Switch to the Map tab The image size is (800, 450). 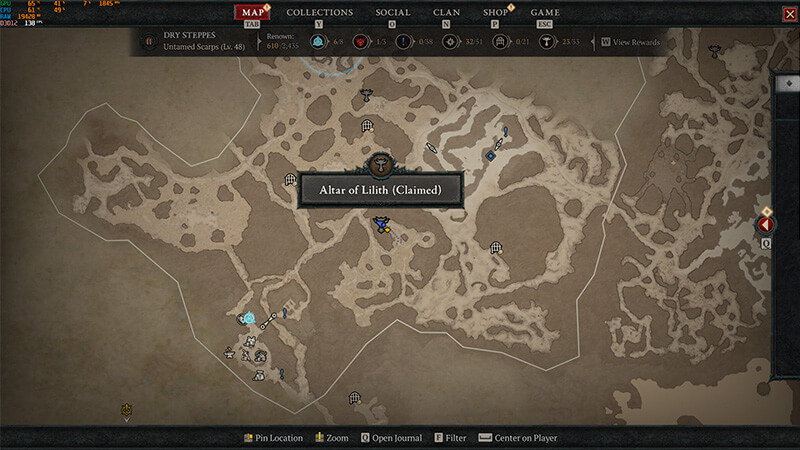[253, 12]
